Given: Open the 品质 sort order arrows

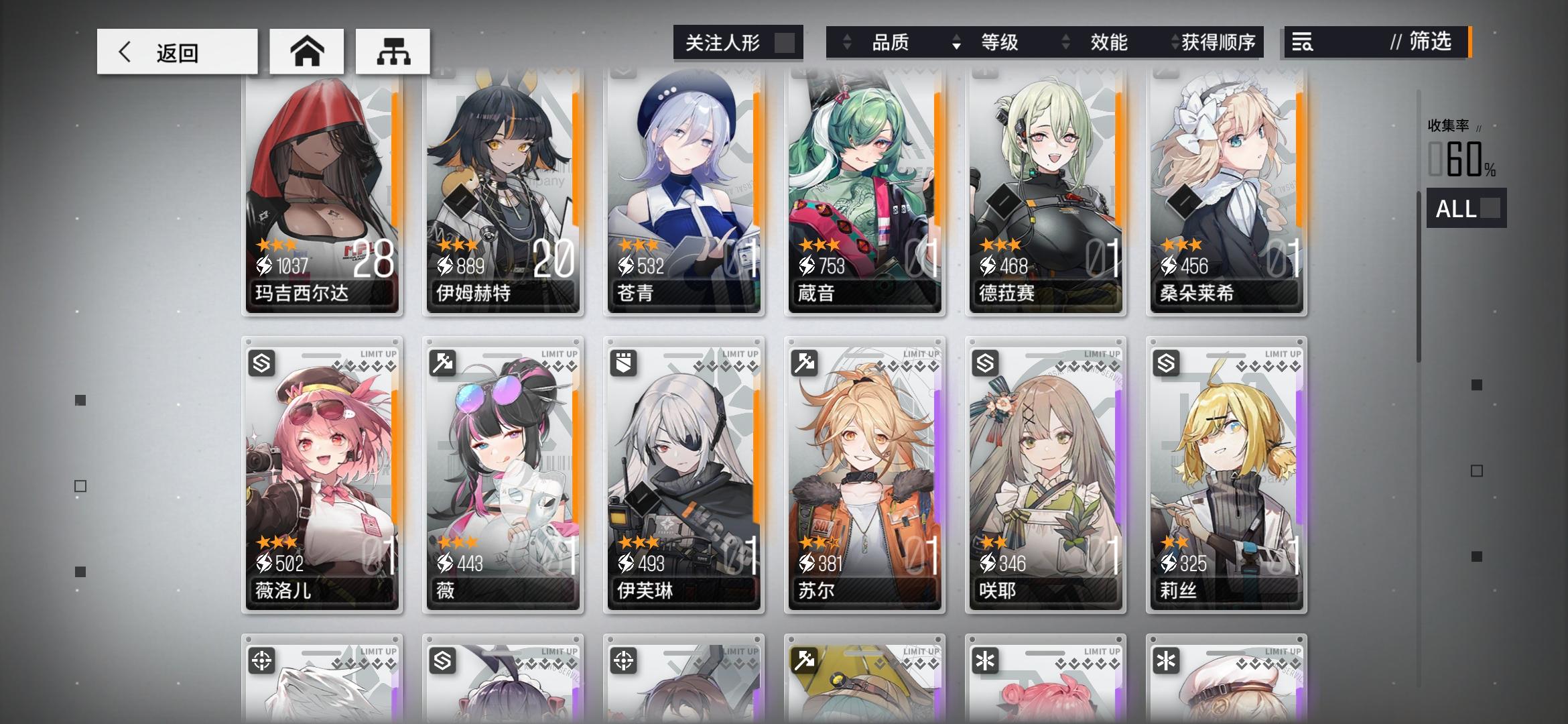Looking at the screenshot, I should 846,42.
